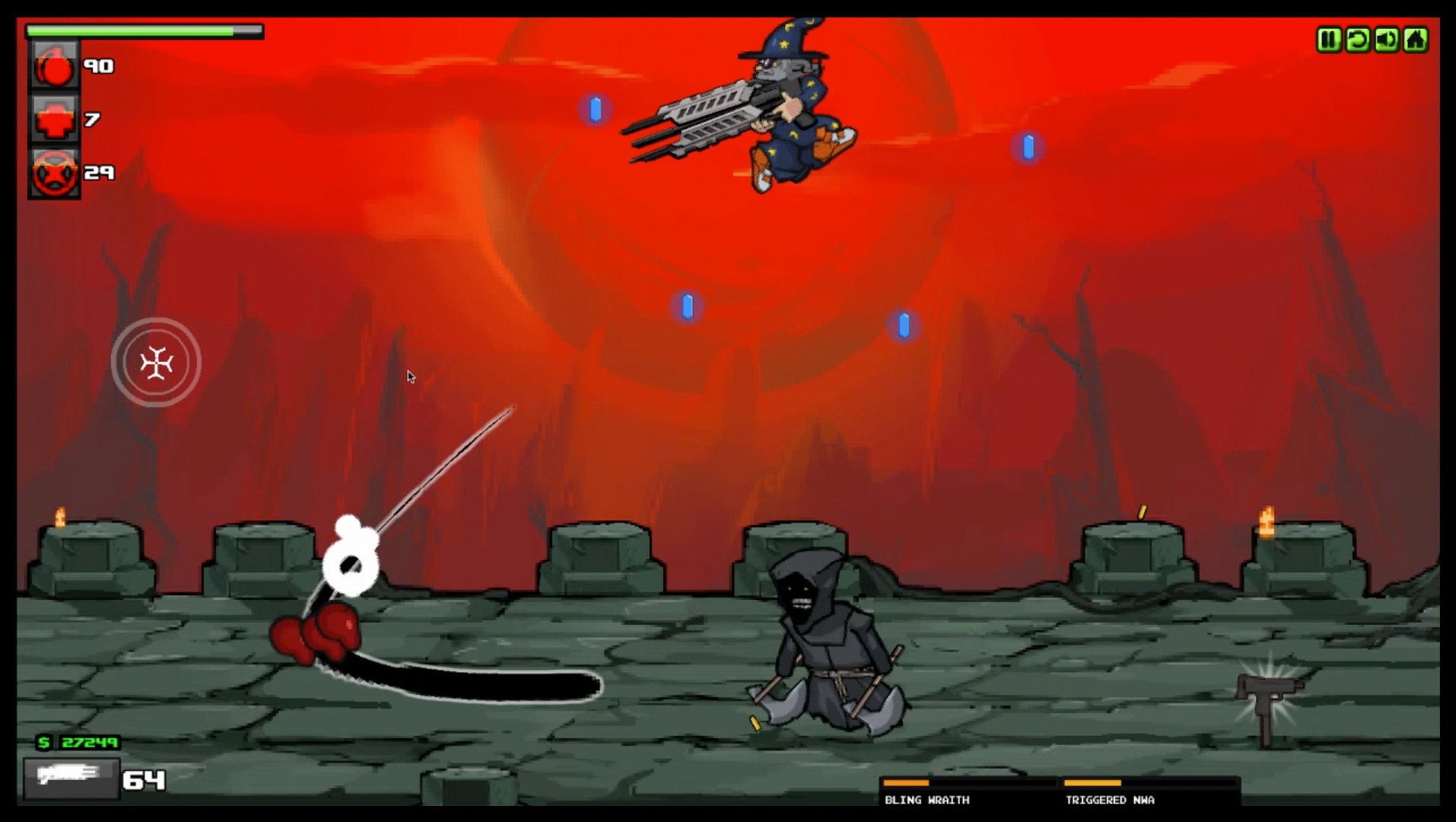Click the green health bar
This screenshot has width=1456, height=822.
[x=129, y=28]
